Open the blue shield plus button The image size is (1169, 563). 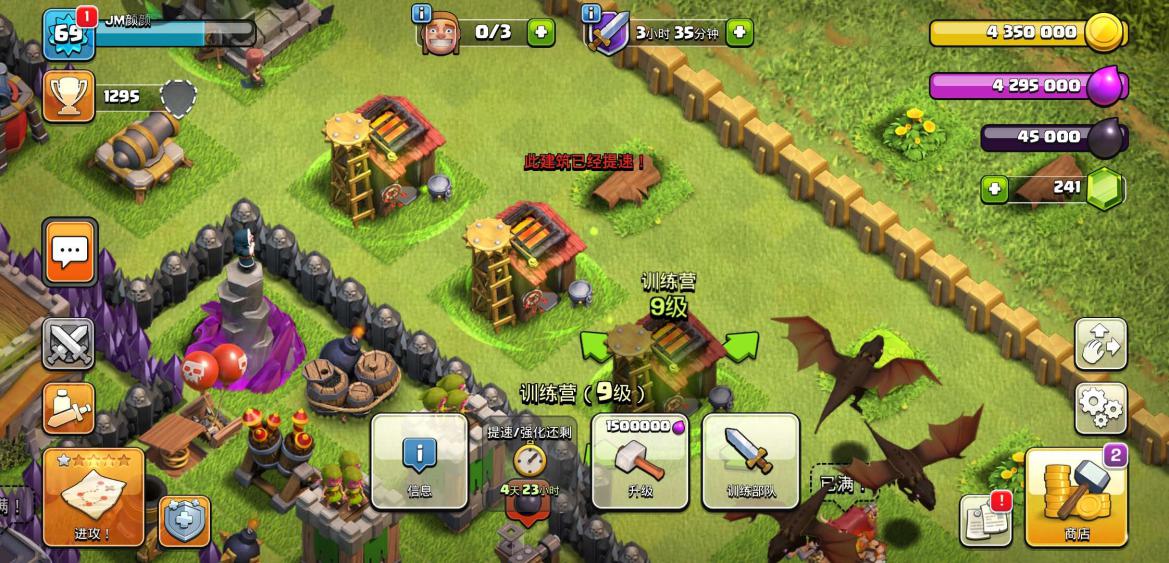pyautogui.click(x=184, y=521)
